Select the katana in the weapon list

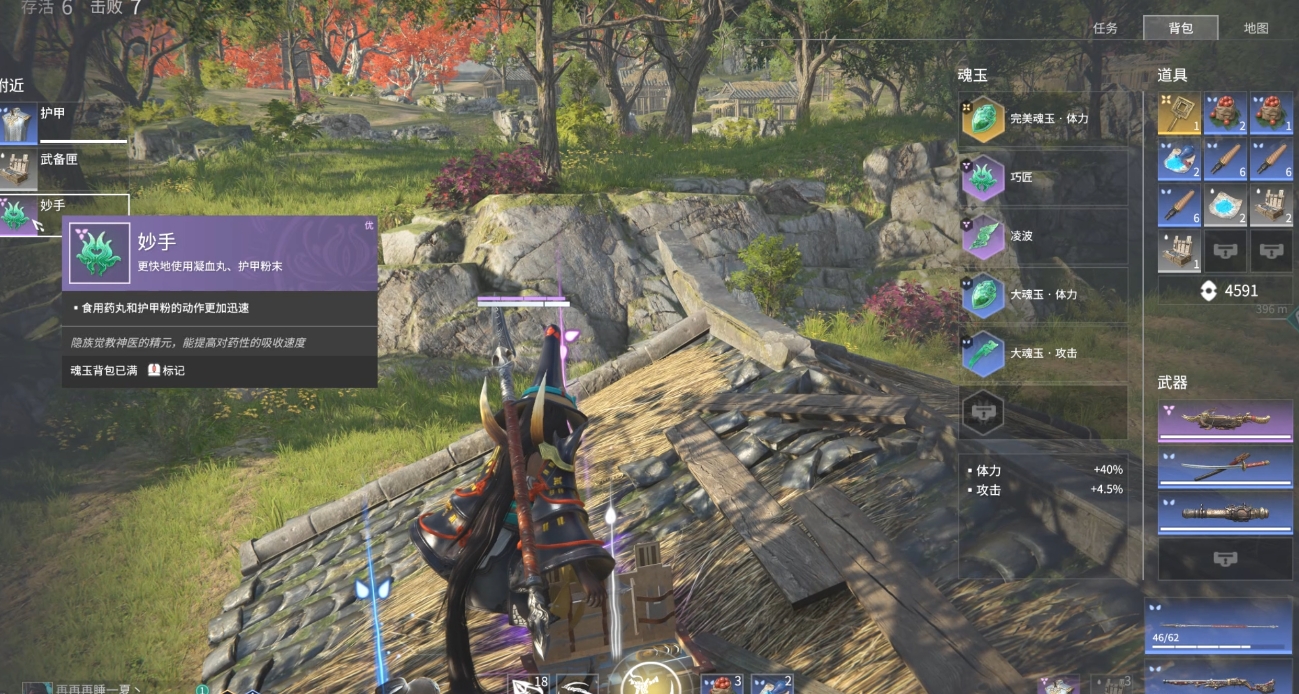pyautogui.click(x=1225, y=467)
